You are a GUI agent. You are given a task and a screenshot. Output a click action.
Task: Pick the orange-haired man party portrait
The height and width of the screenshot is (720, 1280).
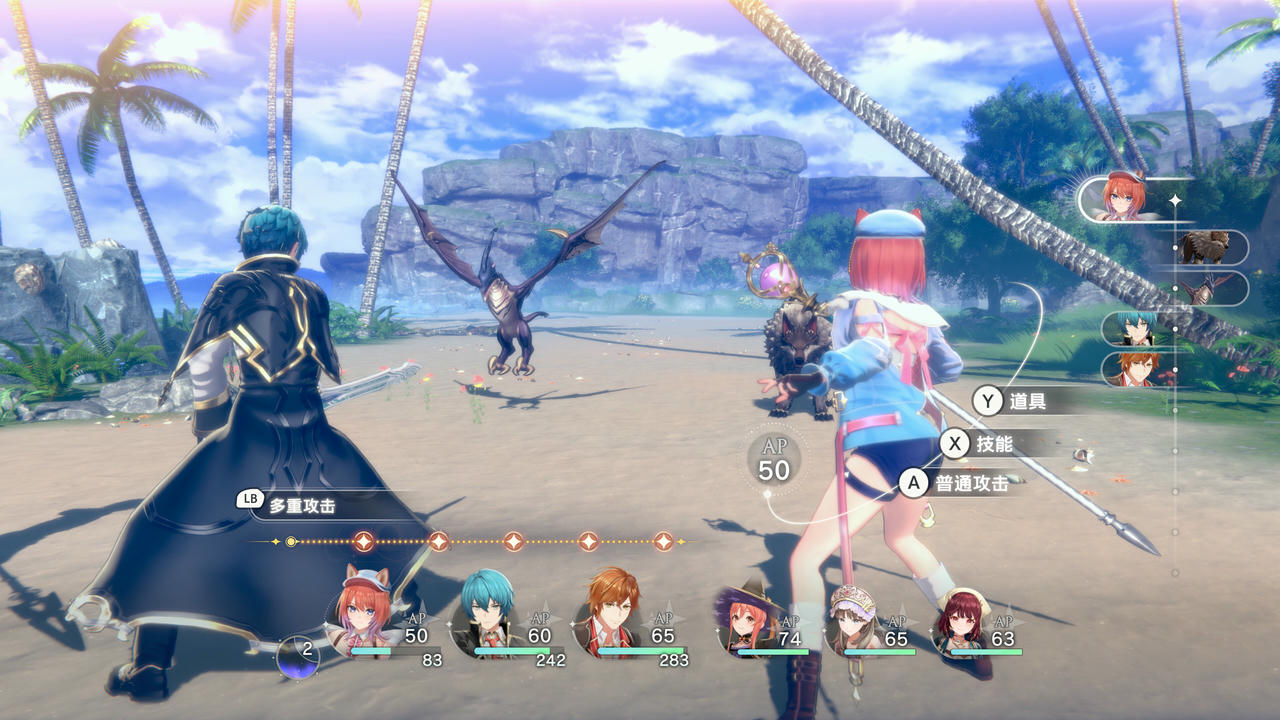pyautogui.click(x=612, y=610)
